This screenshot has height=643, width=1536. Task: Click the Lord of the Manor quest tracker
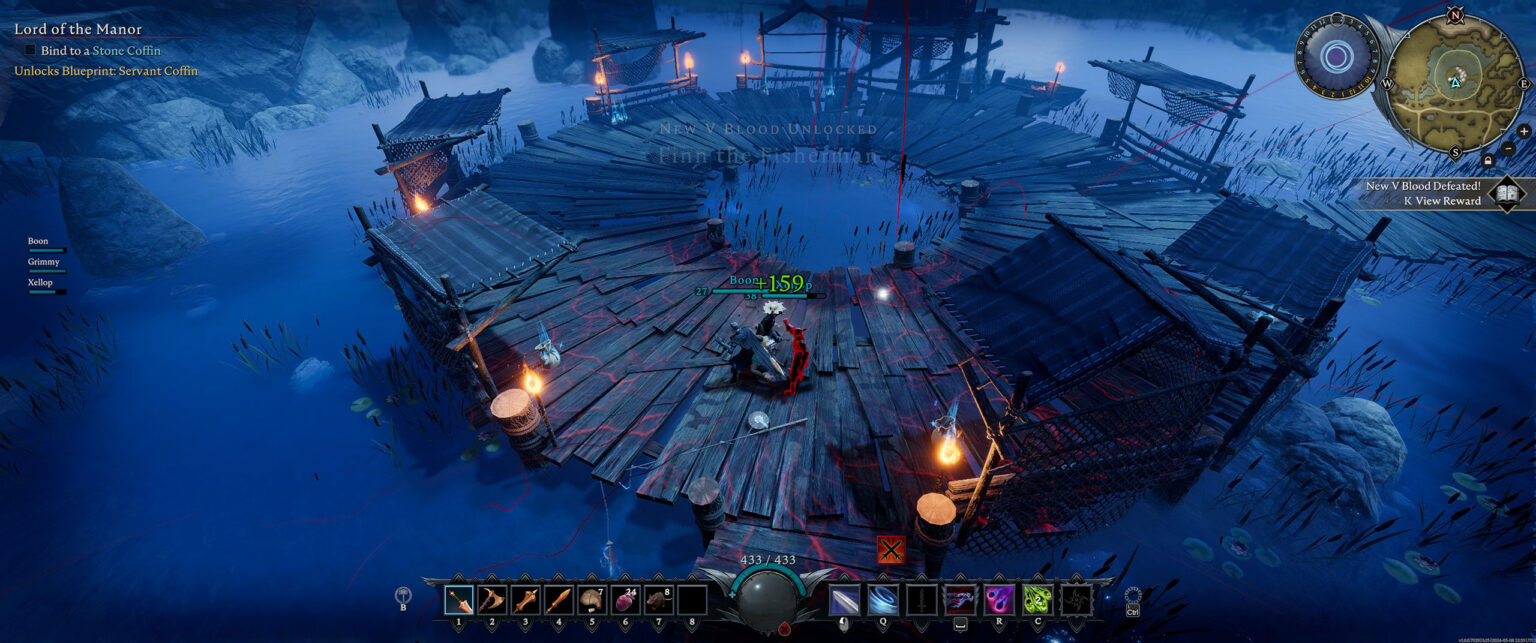click(x=78, y=30)
